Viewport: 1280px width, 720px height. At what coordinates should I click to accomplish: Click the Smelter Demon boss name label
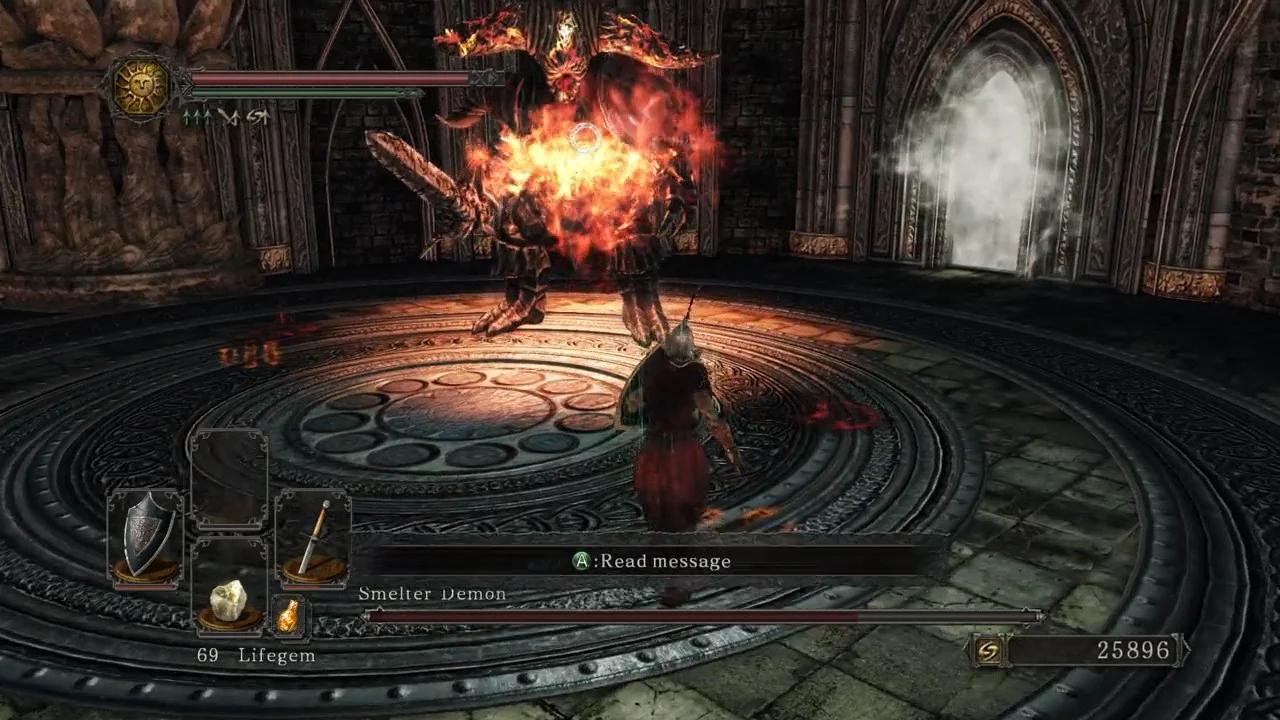pos(430,593)
